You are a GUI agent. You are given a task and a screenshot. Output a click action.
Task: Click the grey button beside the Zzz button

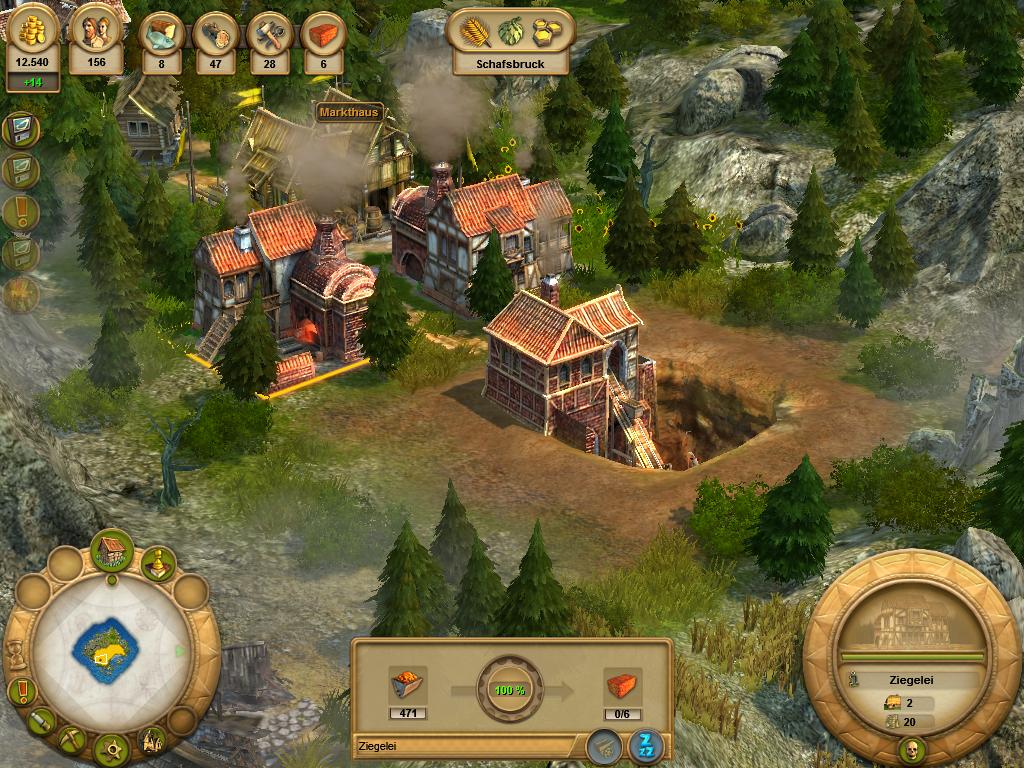point(602,745)
